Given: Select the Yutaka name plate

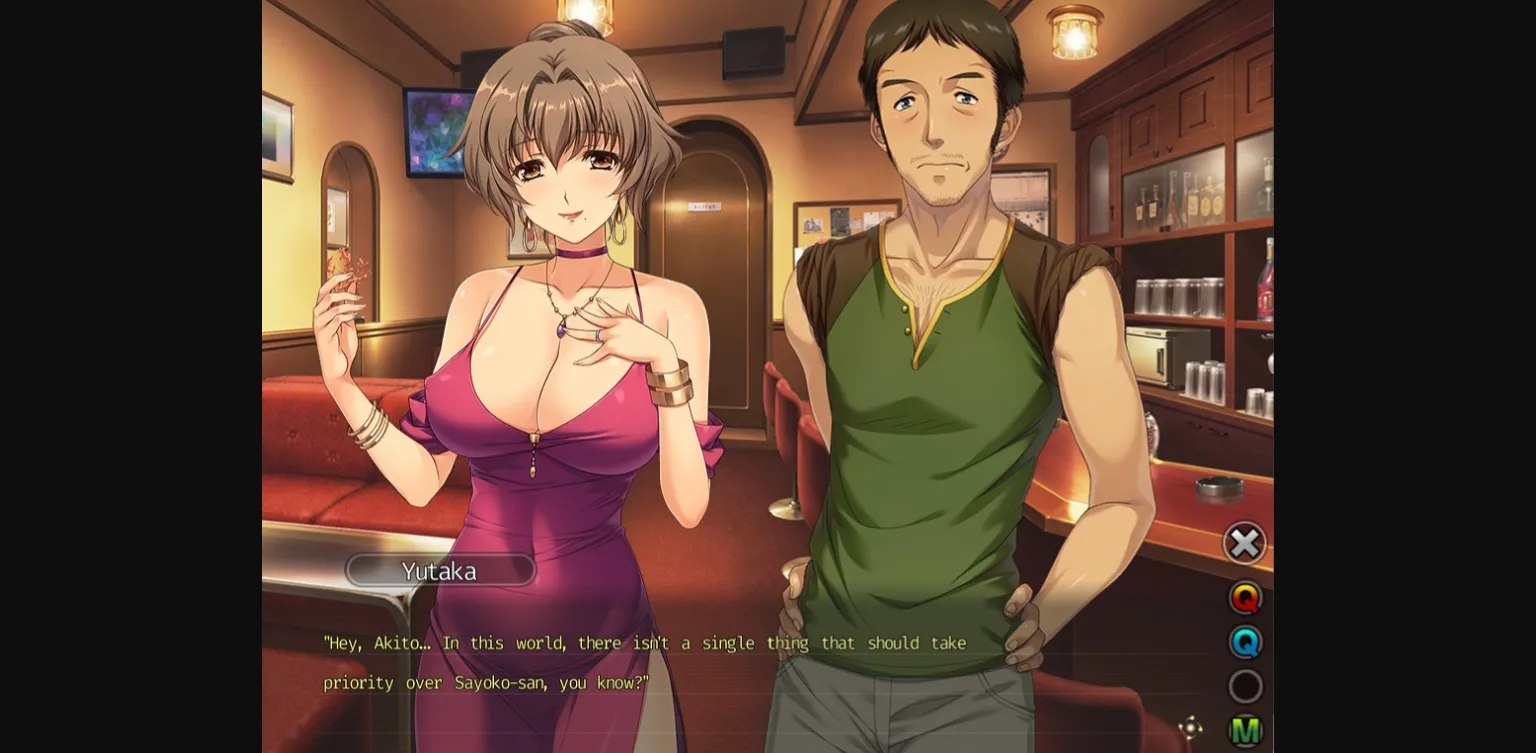Looking at the screenshot, I should click(x=440, y=570).
